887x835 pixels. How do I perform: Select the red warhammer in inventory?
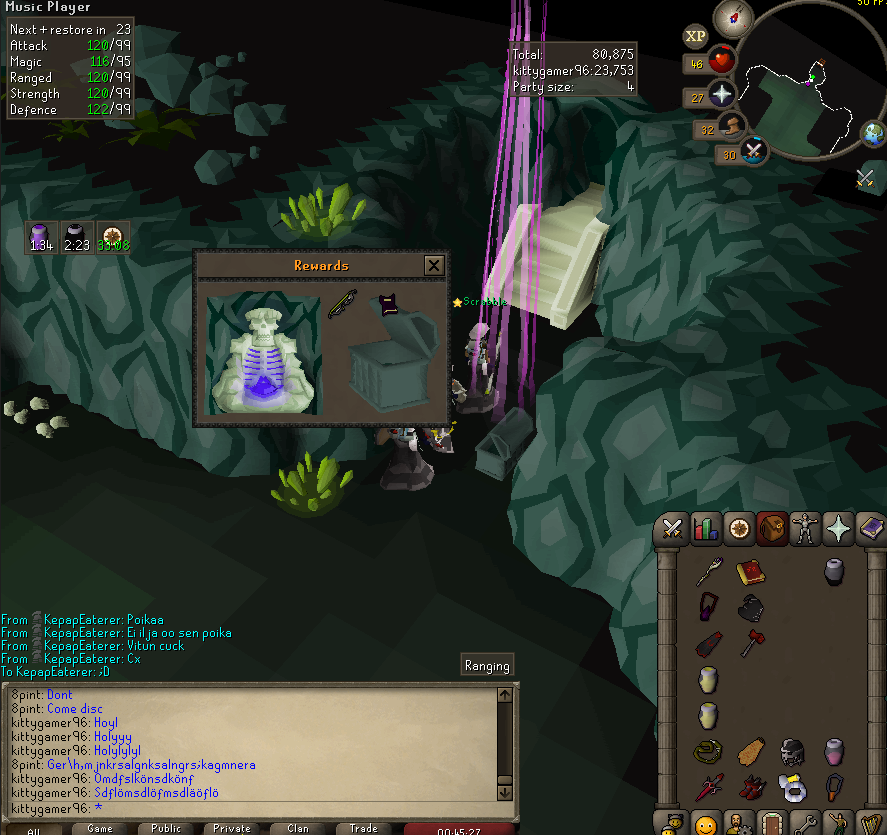[752, 643]
